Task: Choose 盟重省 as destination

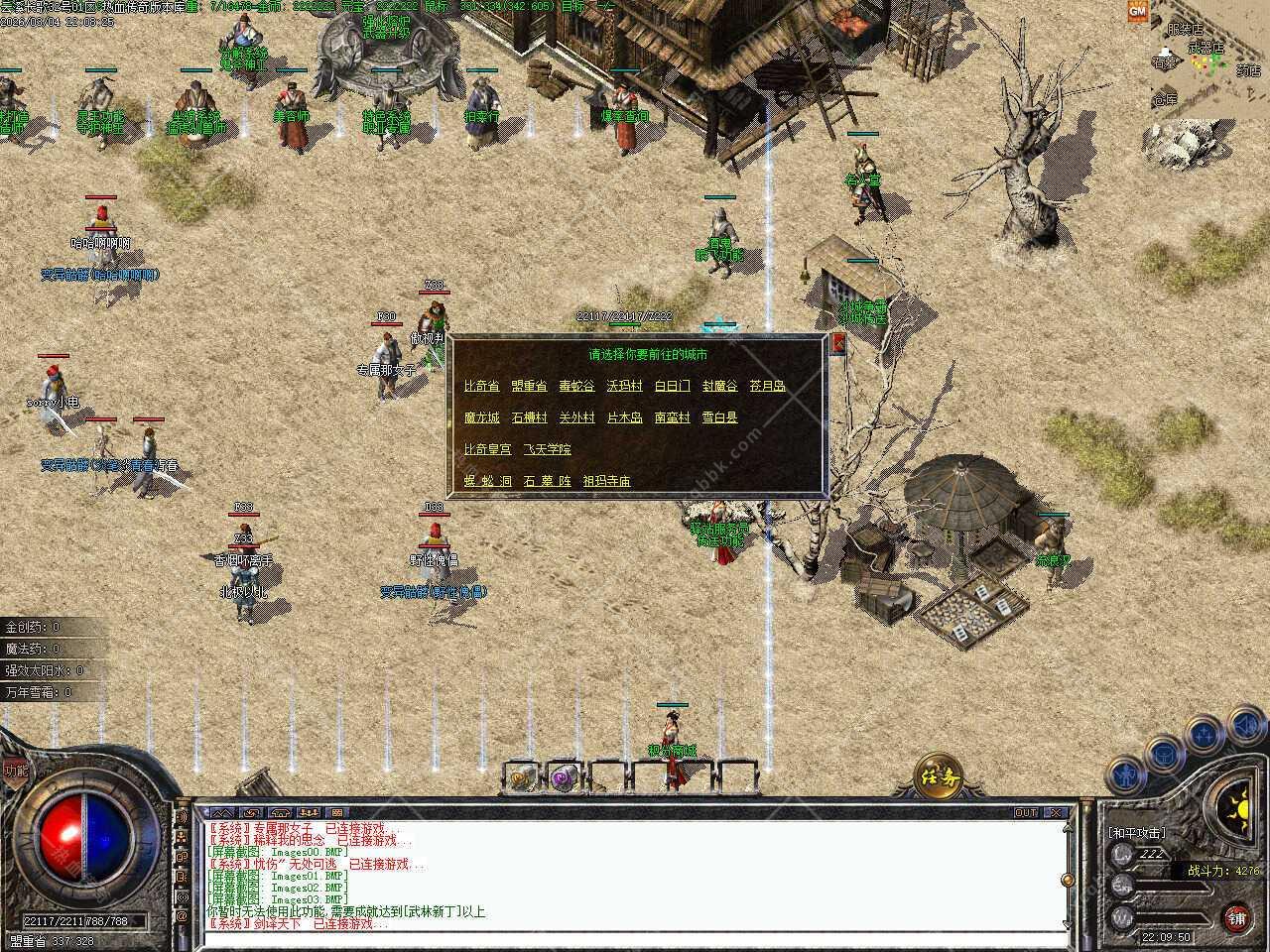Action: click(x=529, y=386)
